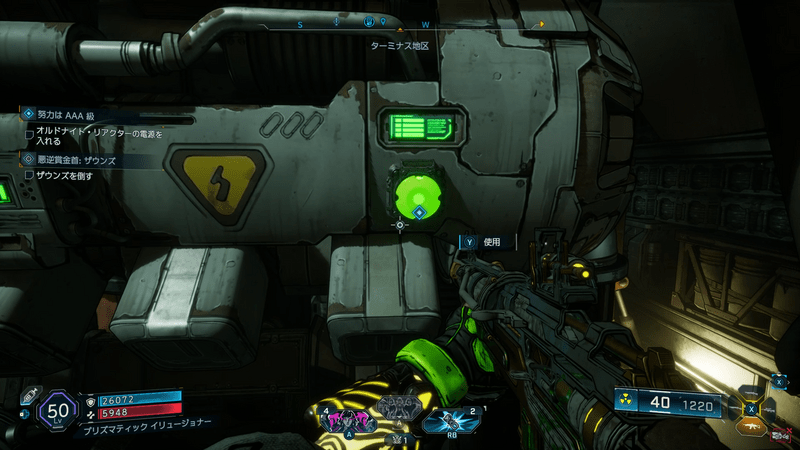Select the blue circular marker on the compass
Image resolution: width=800 pixels, height=450 pixels.
369,21
